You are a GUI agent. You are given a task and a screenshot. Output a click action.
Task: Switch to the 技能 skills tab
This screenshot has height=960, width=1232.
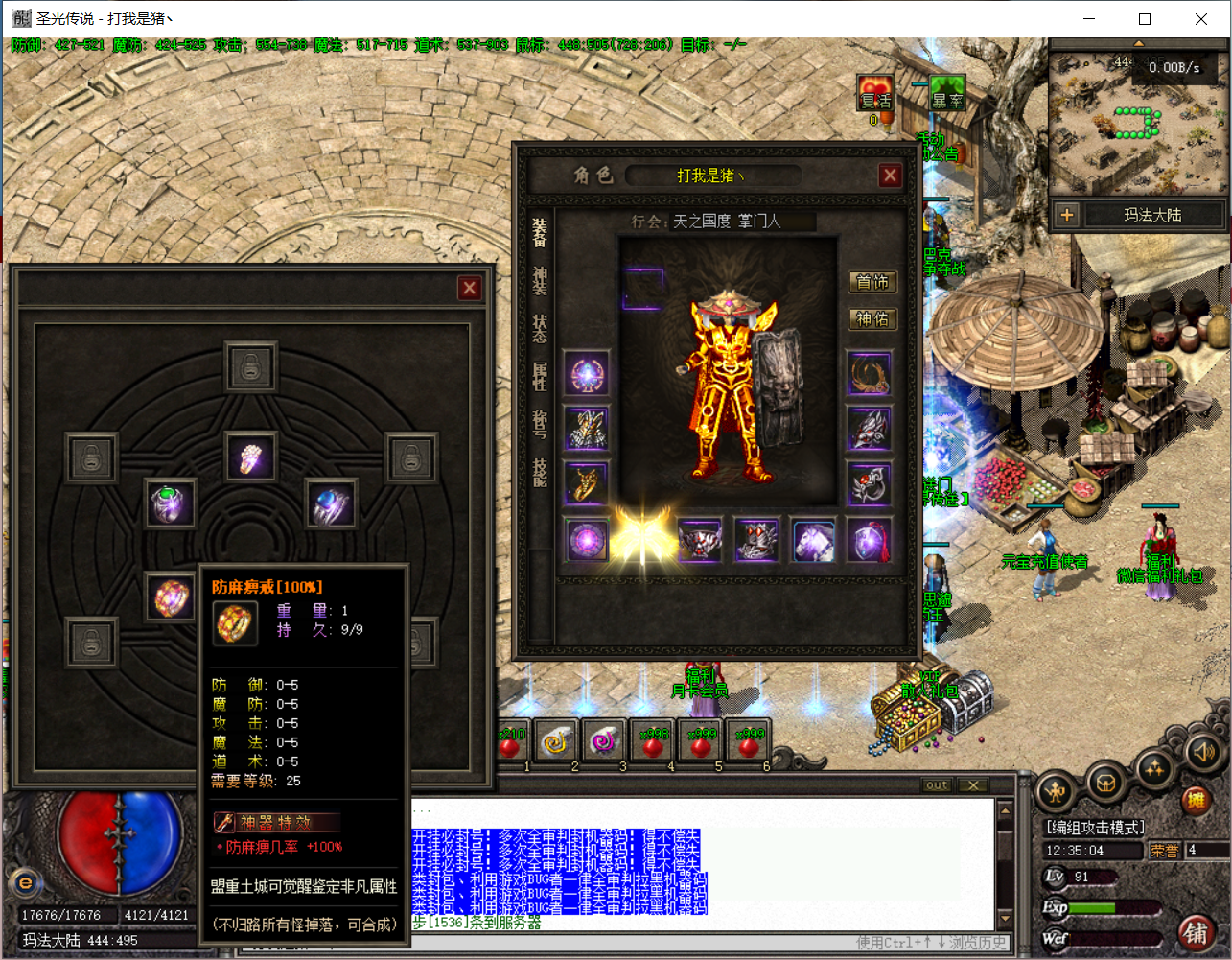(x=540, y=471)
